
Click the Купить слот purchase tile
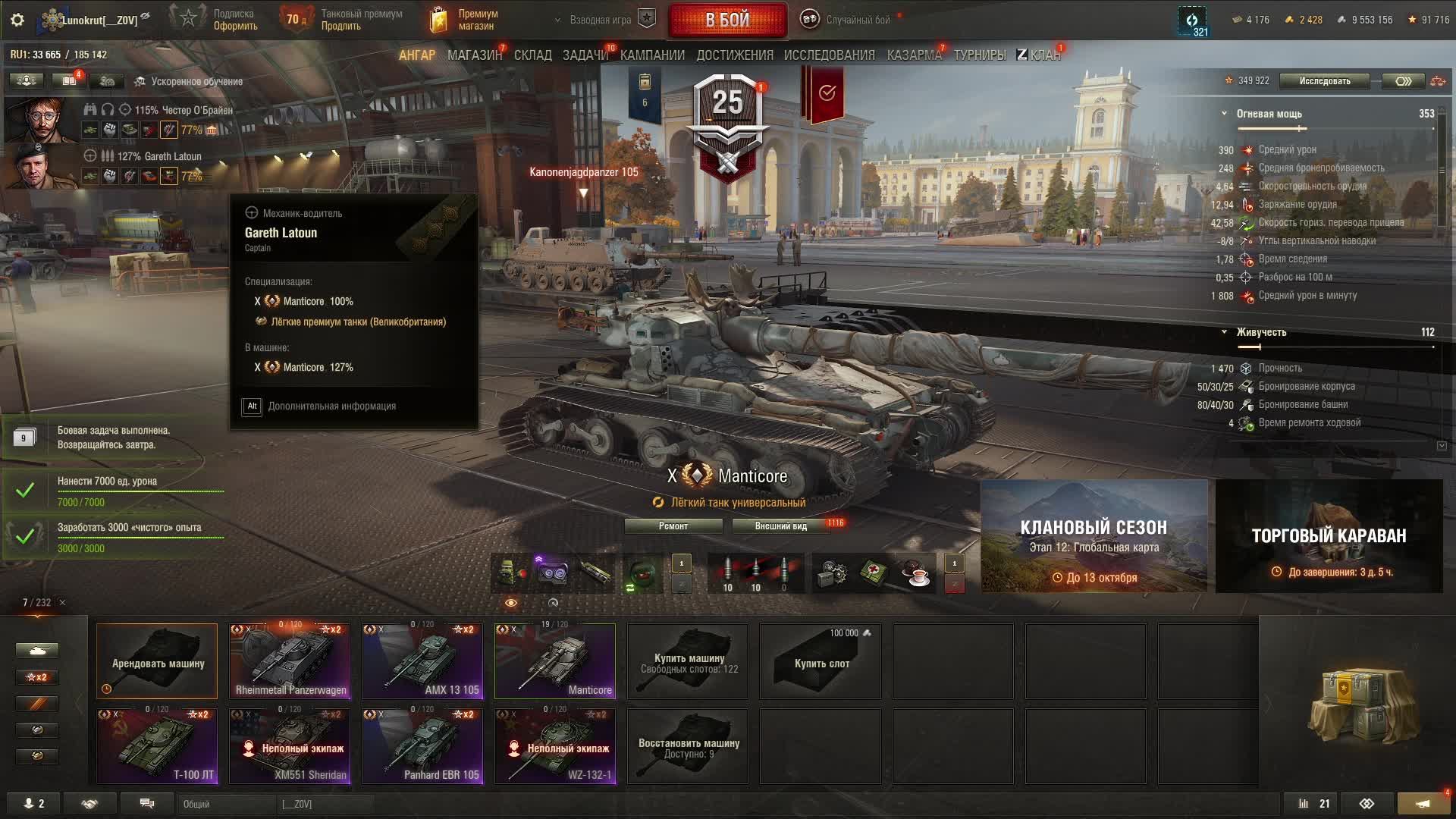coord(821,661)
